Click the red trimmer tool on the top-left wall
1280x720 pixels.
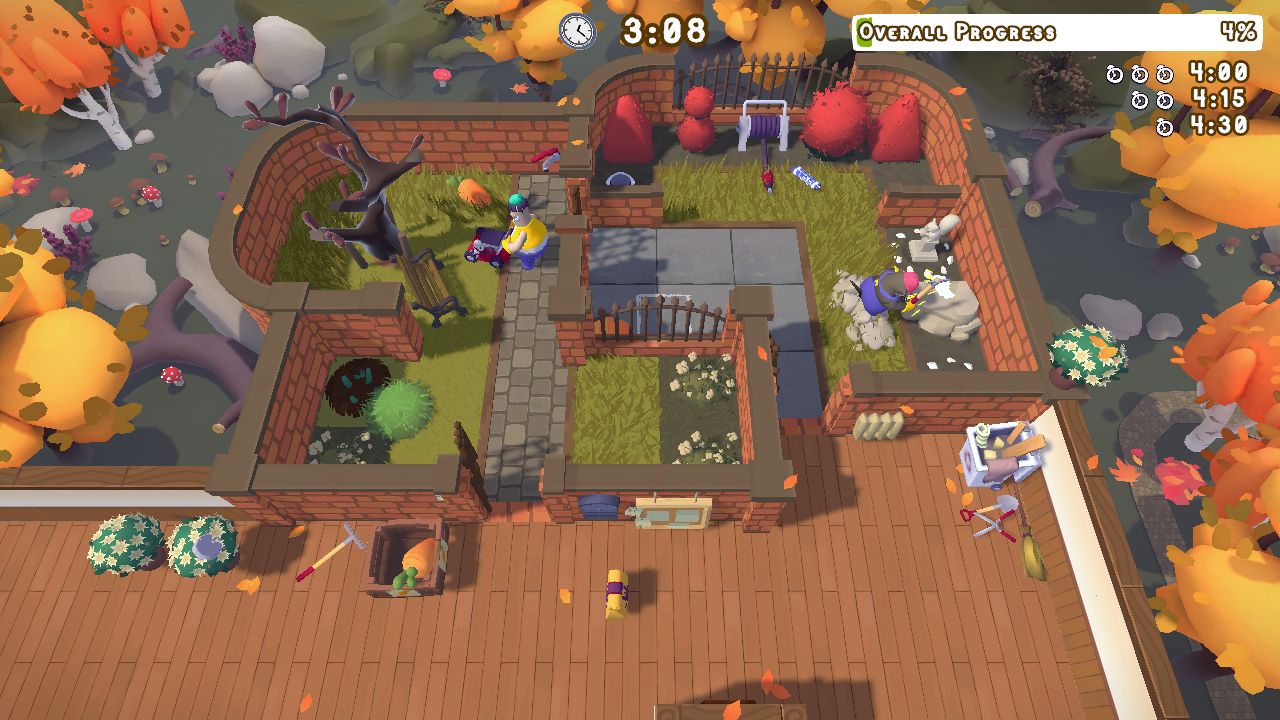click(545, 160)
